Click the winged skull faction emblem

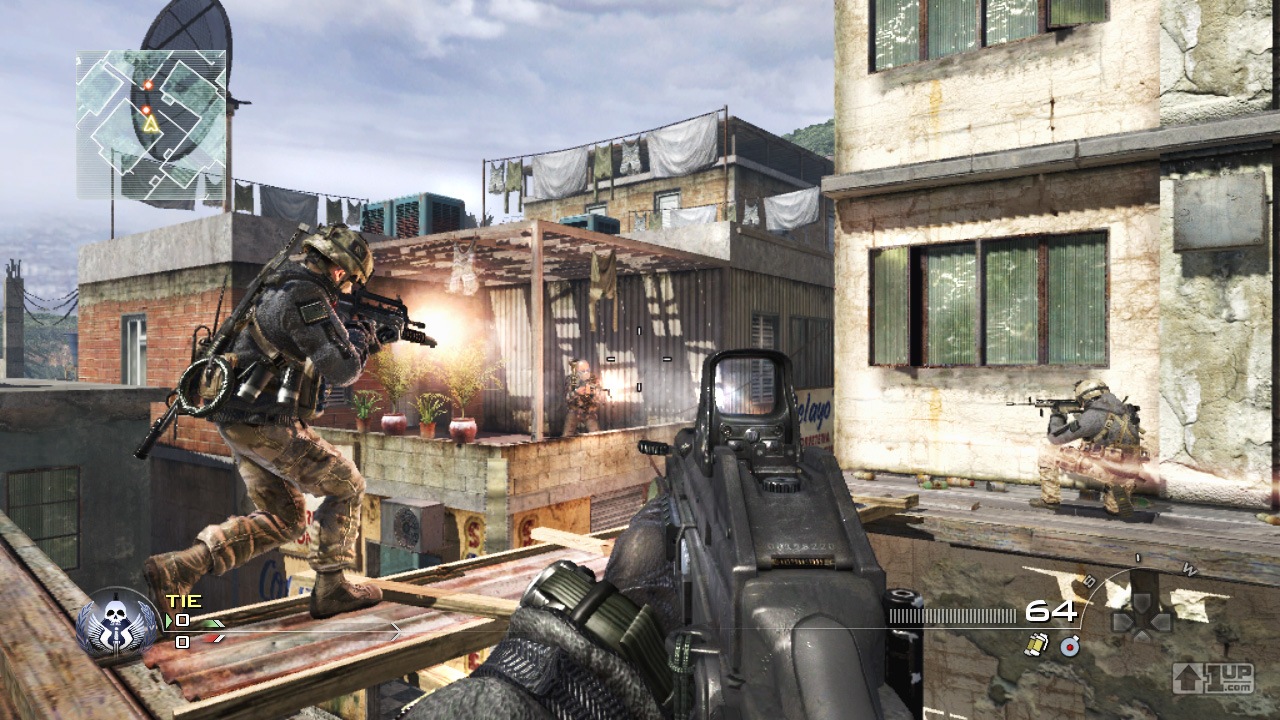[118, 622]
